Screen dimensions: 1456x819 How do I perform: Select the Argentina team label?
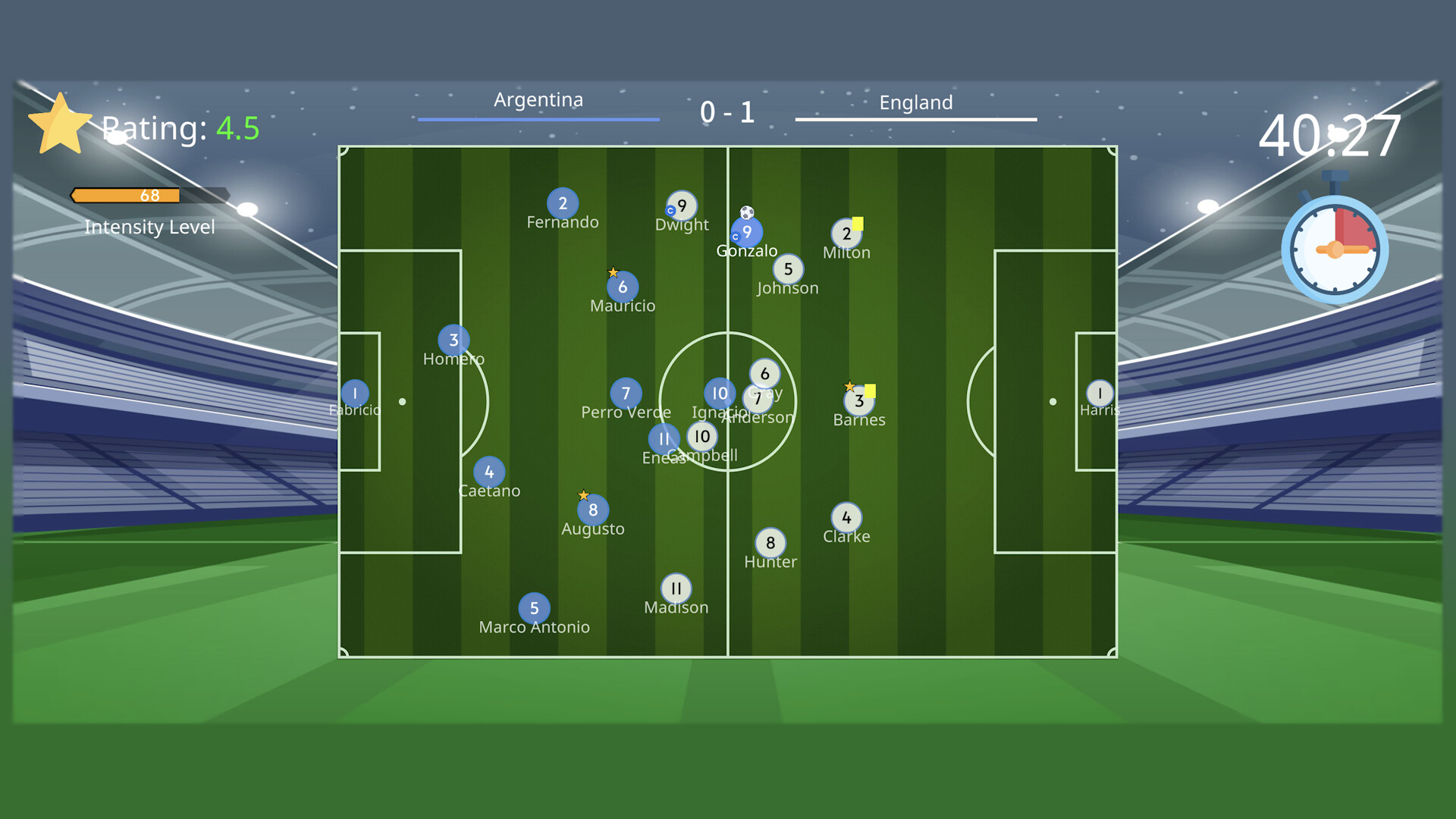(539, 99)
